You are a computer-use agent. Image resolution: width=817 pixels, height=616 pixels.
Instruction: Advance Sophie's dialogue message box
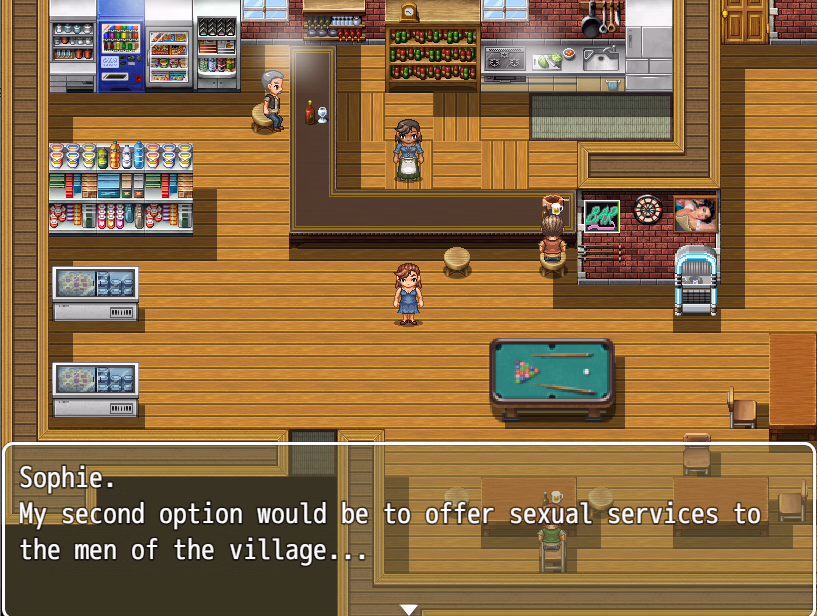pos(408,527)
